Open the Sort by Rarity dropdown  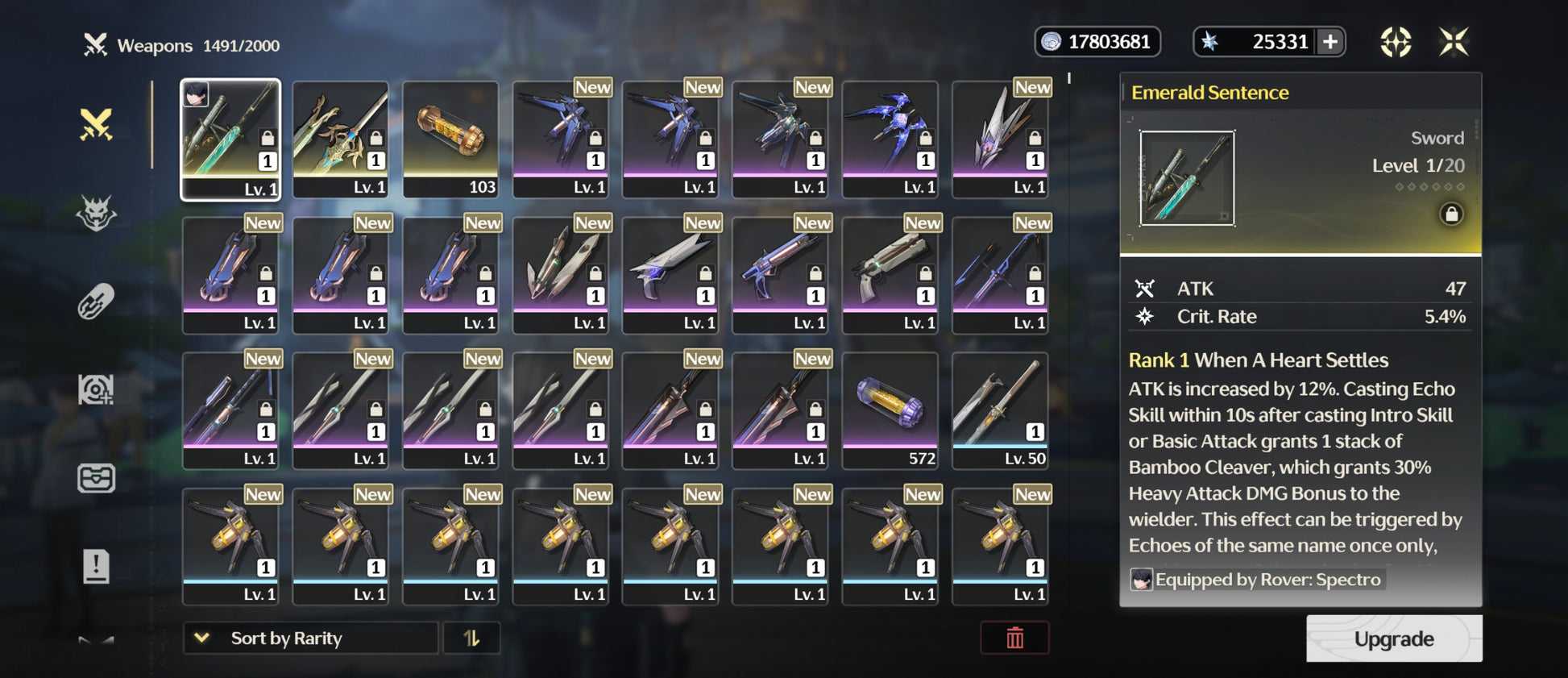click(310, 638)
